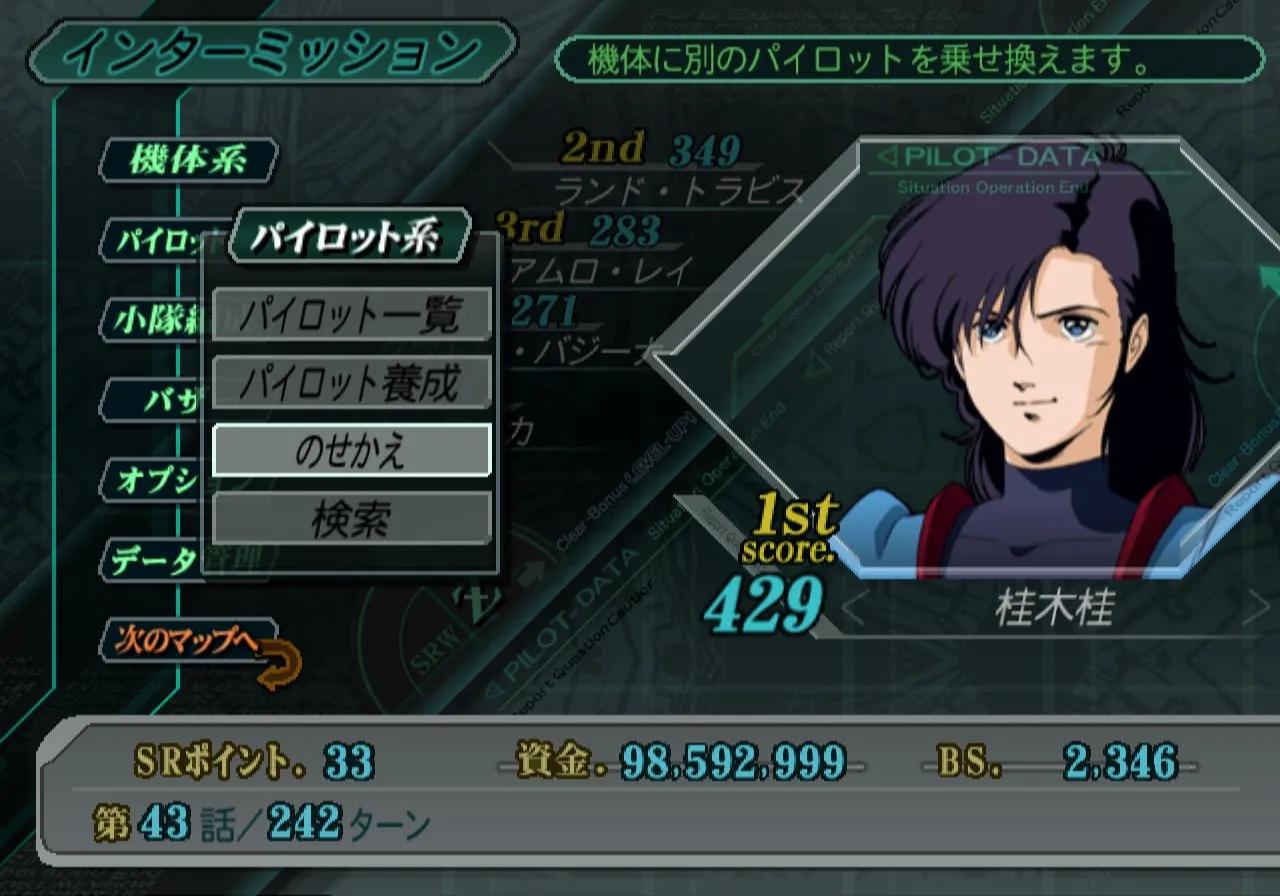Viewport: 1280px width, 896px height.
Task: Show previous pilot with left arrow
Action: coord(852,609)
